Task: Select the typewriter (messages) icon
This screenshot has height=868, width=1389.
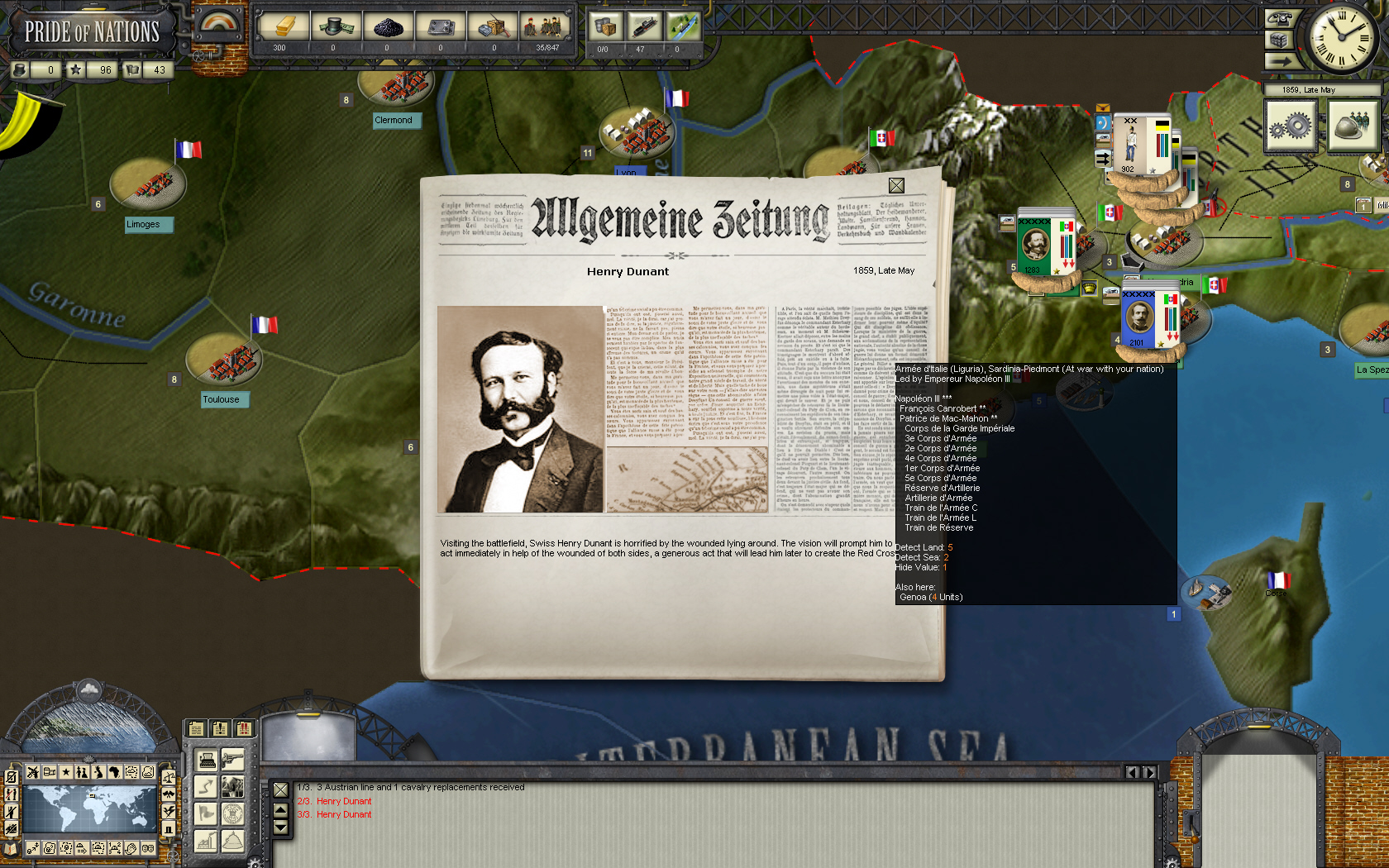Action: 206,761
